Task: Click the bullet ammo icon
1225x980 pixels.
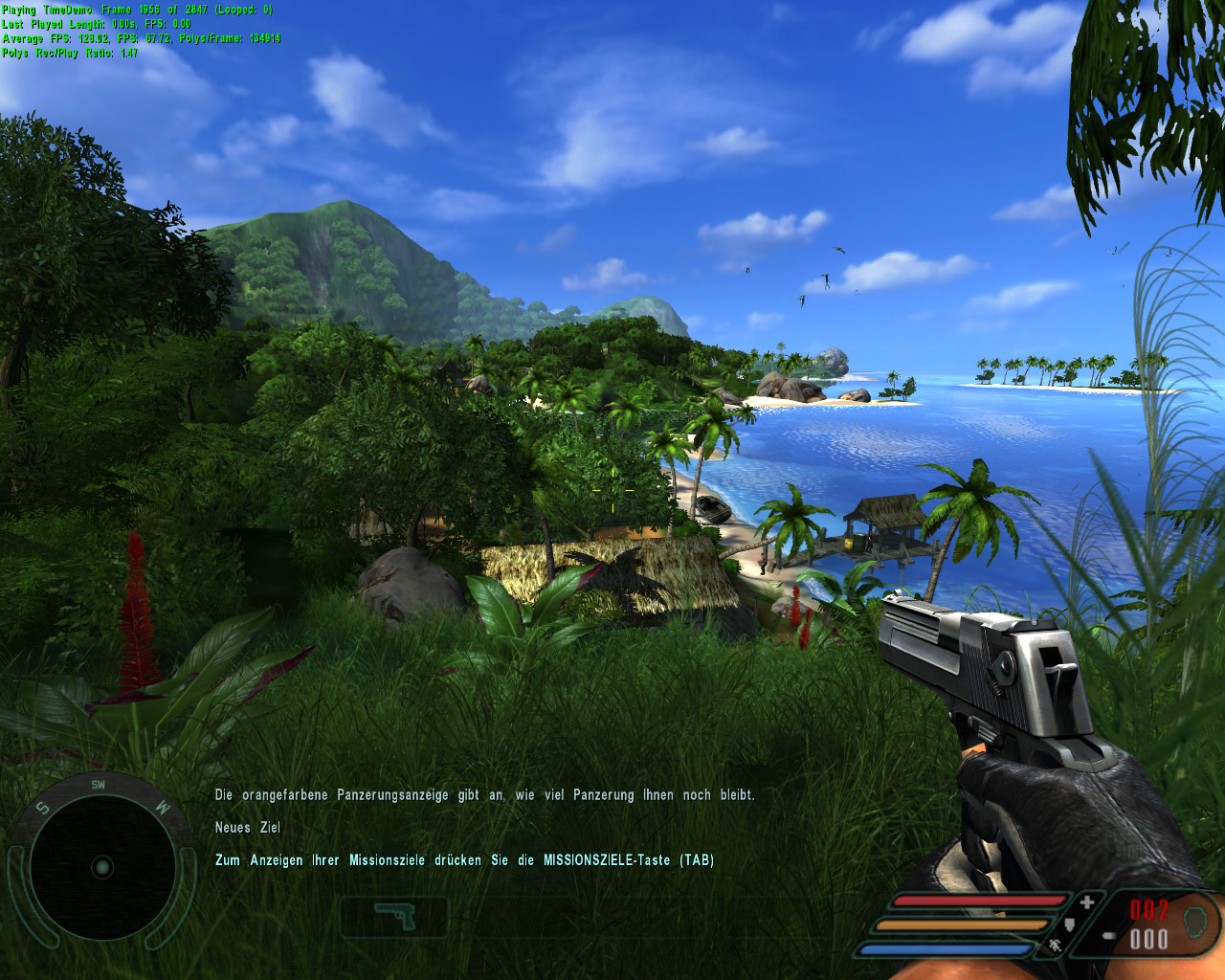Action: (x=1108, y=936)
